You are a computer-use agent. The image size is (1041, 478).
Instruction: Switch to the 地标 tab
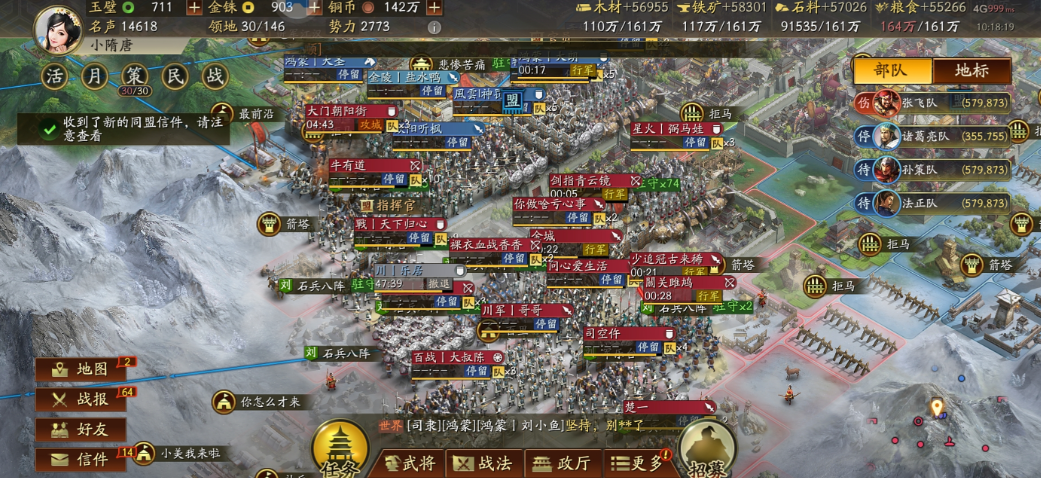coord(971,71)
